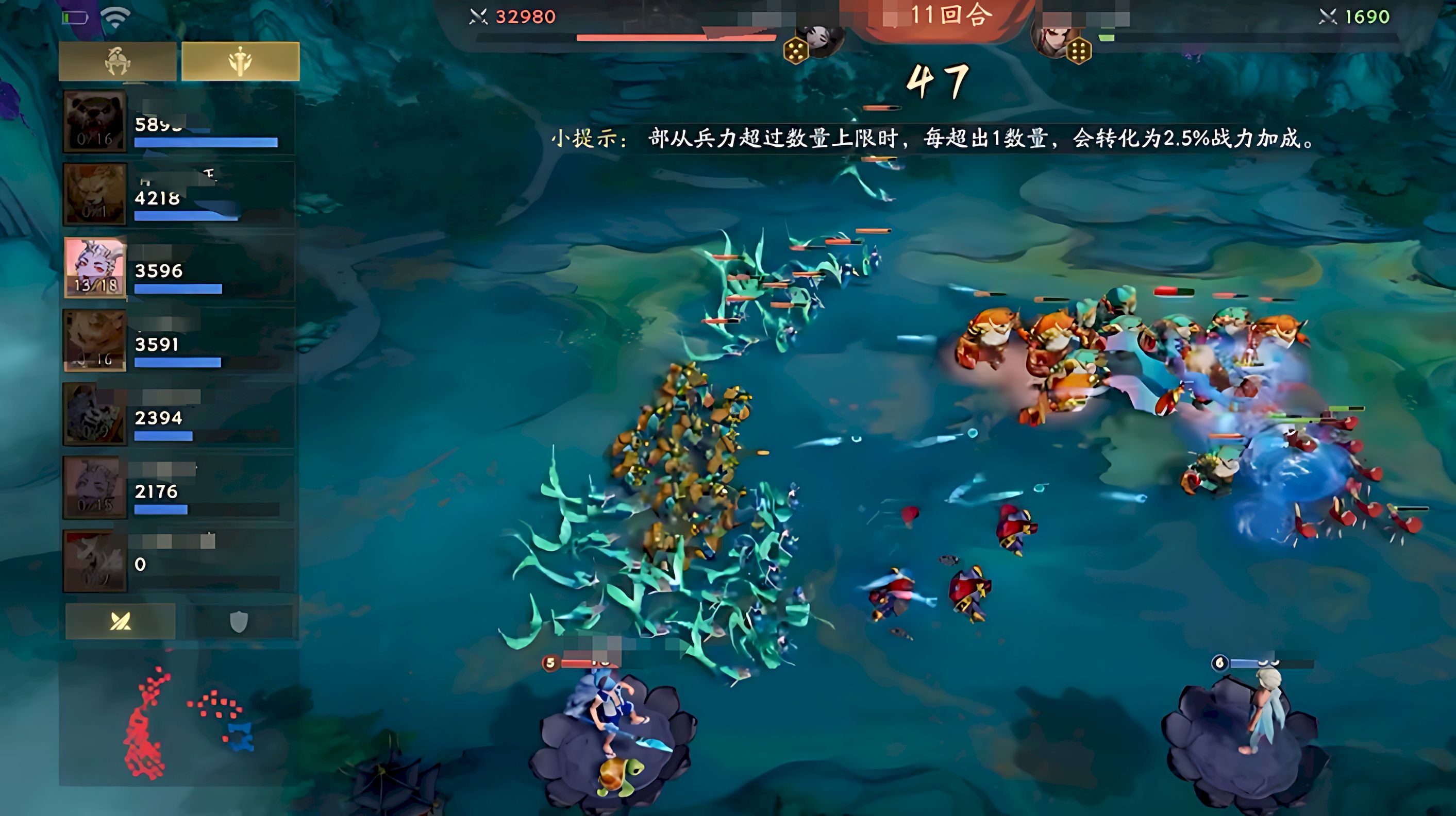
Task: Select the pink-portrait hero showing 3596
Action: coord(178,268)
